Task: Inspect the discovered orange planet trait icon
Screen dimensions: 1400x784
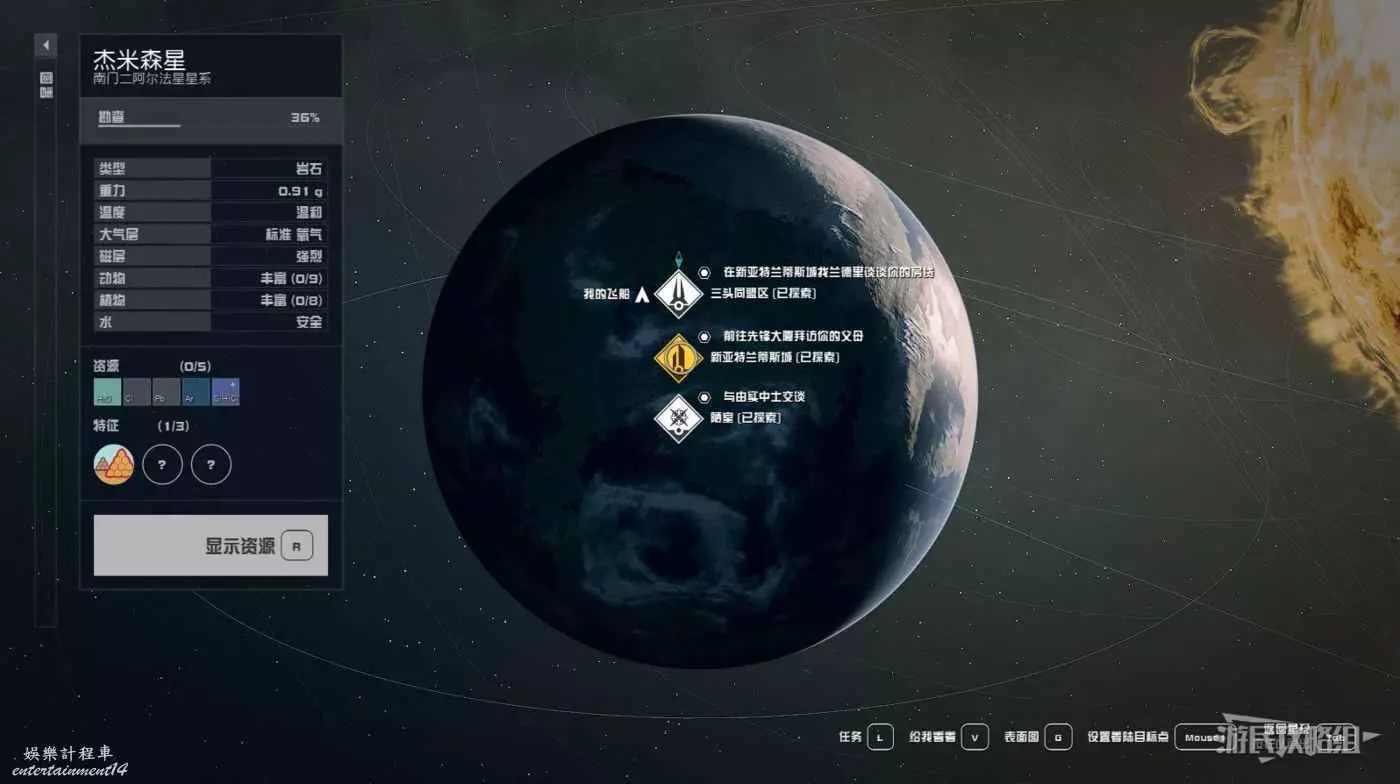Action: (x=114, y=464)
